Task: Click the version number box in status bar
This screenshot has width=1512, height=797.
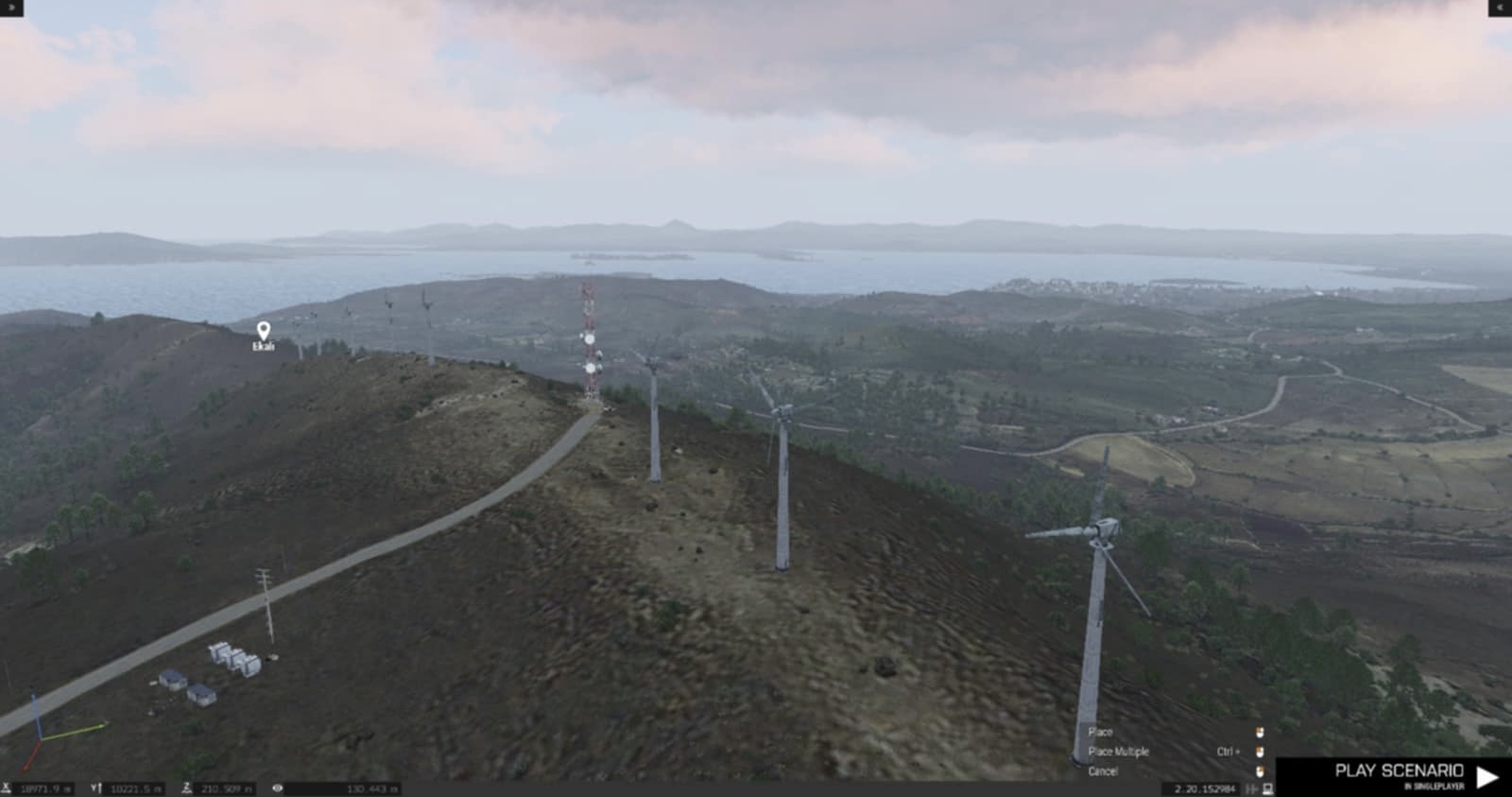Action: coord(1205,788)
